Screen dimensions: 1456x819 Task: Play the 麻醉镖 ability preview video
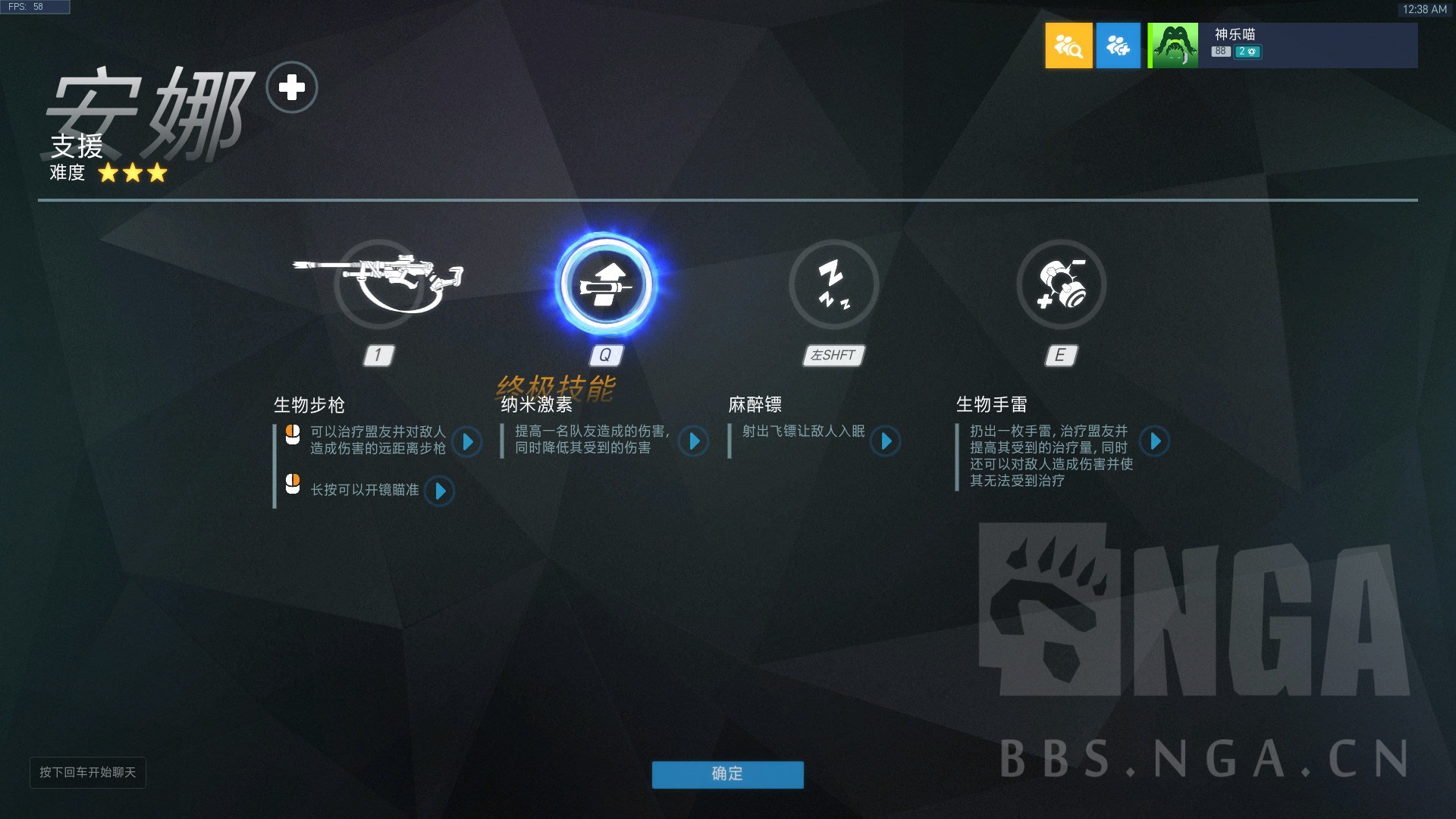(x=886, y=442)
